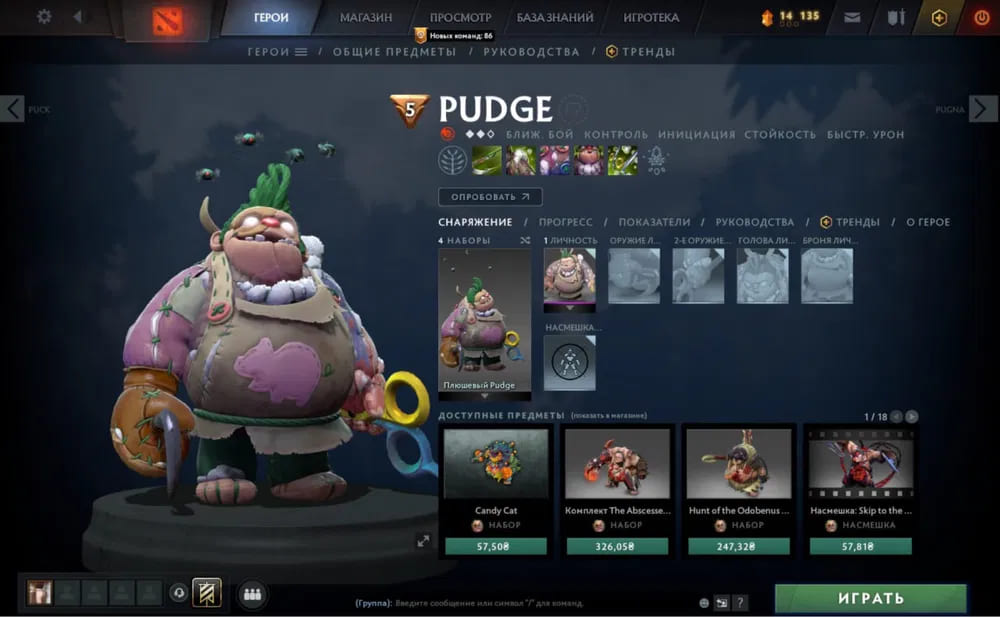This screenshot has height=617, width=1000.
Task: Open the Общие предметы section
Action: click(x=394, y=51)
